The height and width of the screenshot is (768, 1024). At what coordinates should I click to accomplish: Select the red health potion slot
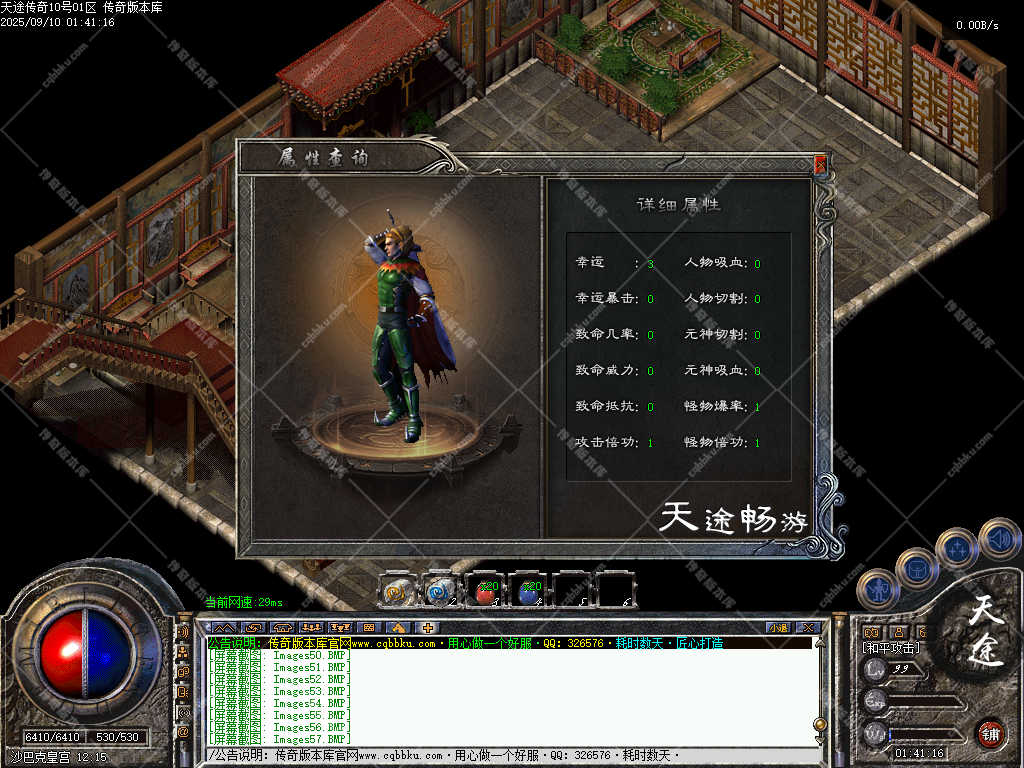[x=485, y=591]
